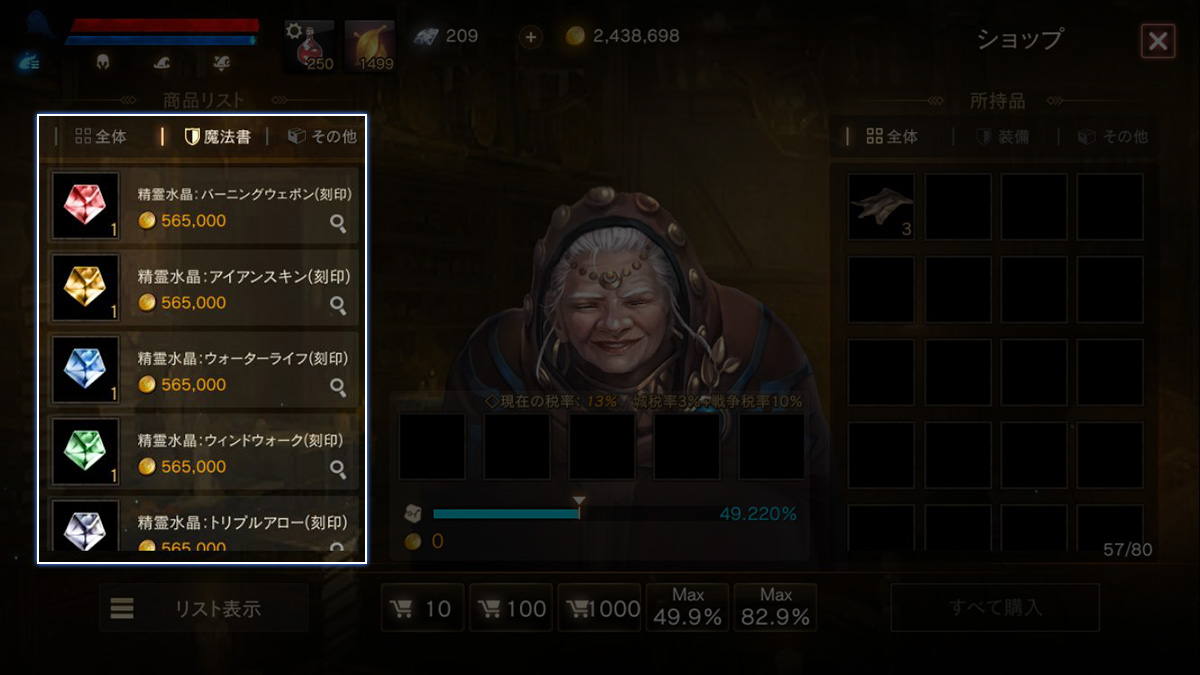
Task: Select the その他 shop category tab
Action: click(322, 137)
